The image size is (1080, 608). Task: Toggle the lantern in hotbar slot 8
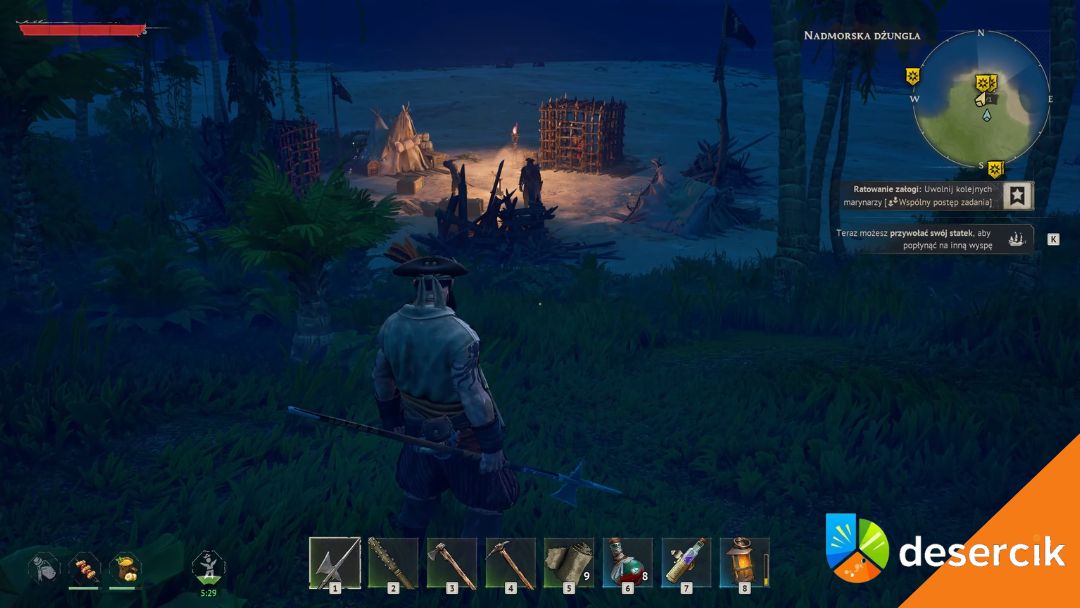(744, 563)
